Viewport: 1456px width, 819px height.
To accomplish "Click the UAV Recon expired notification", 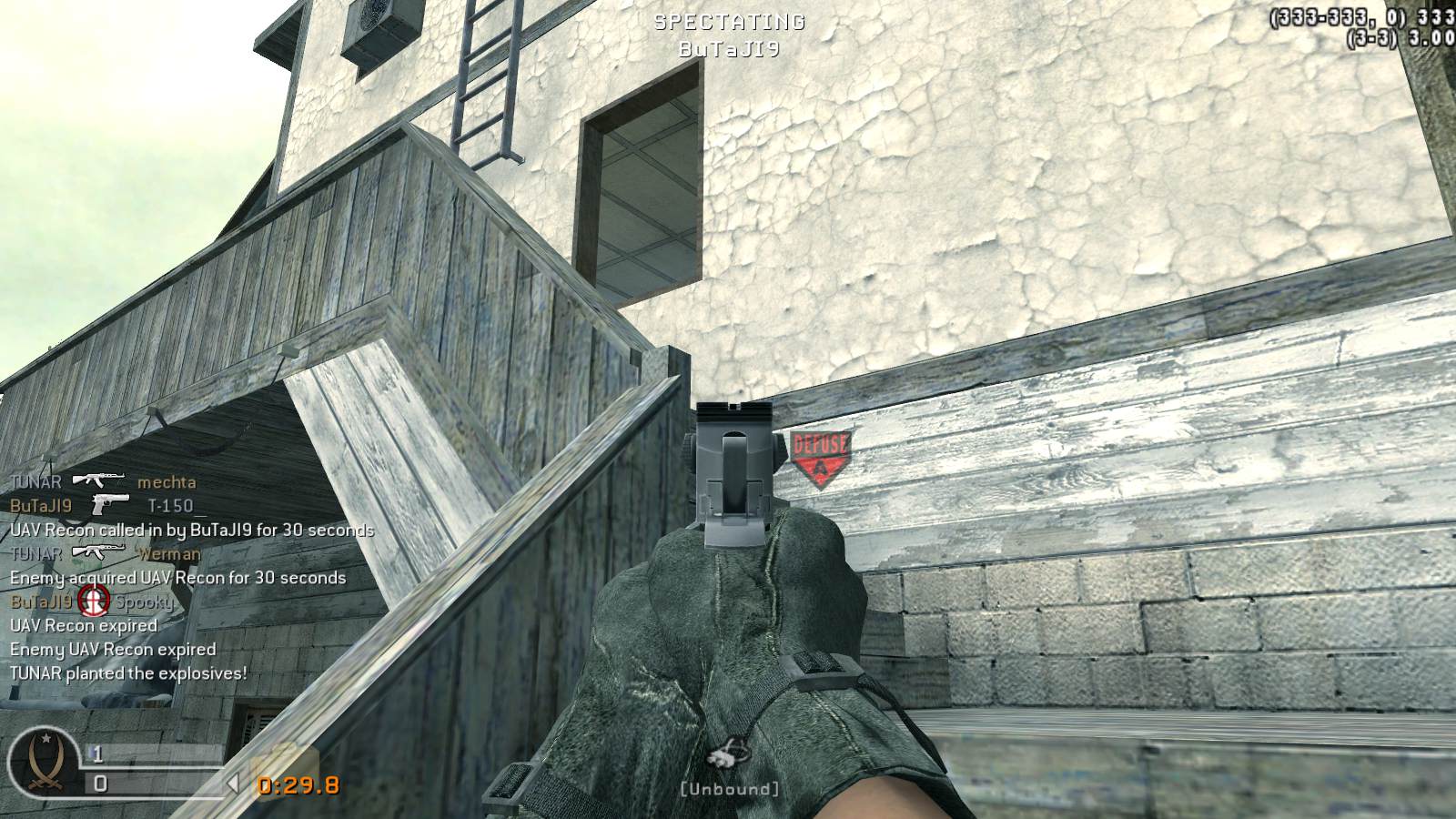I will (82, 626).
